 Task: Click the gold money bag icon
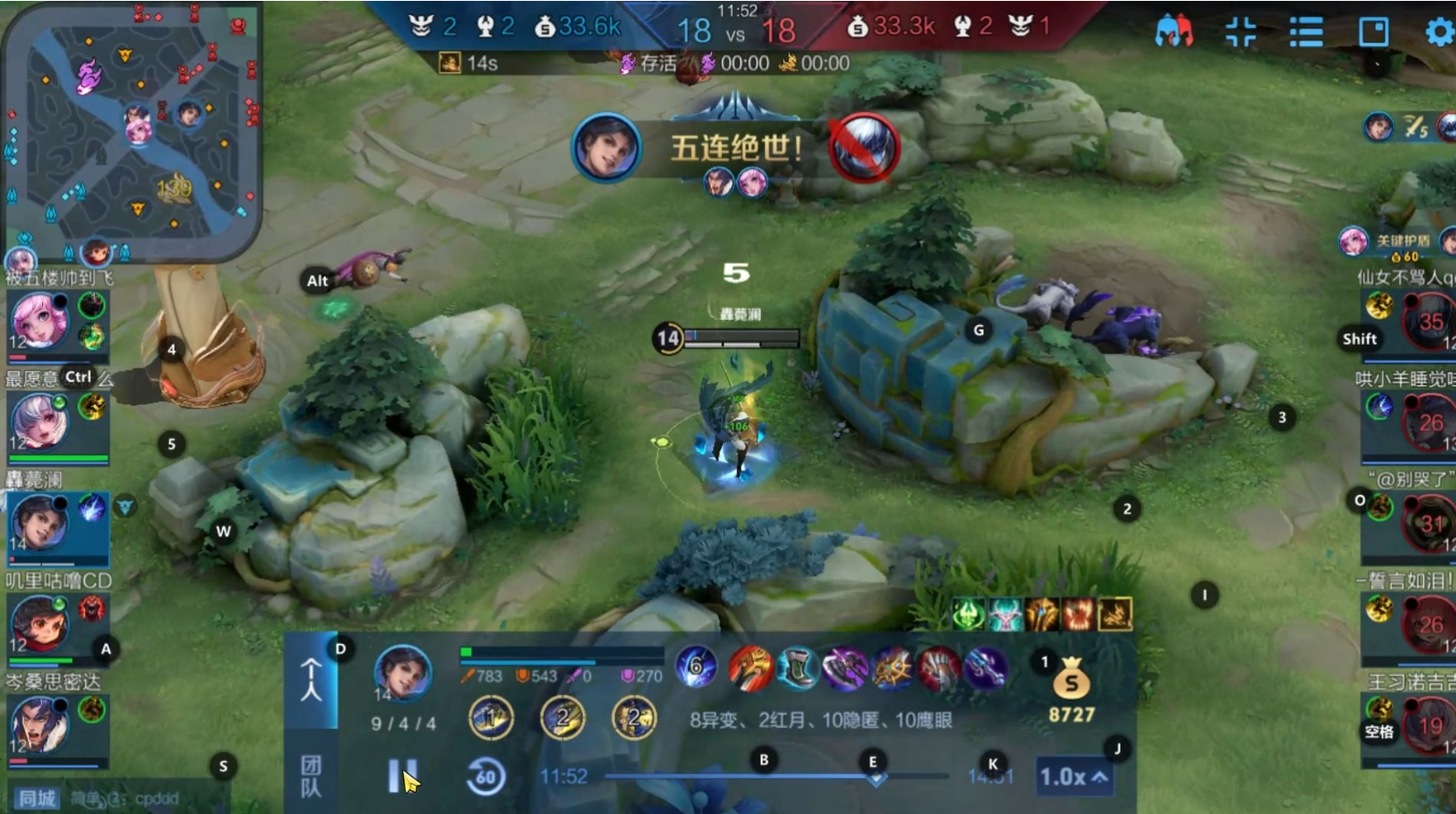(1071, 682)
